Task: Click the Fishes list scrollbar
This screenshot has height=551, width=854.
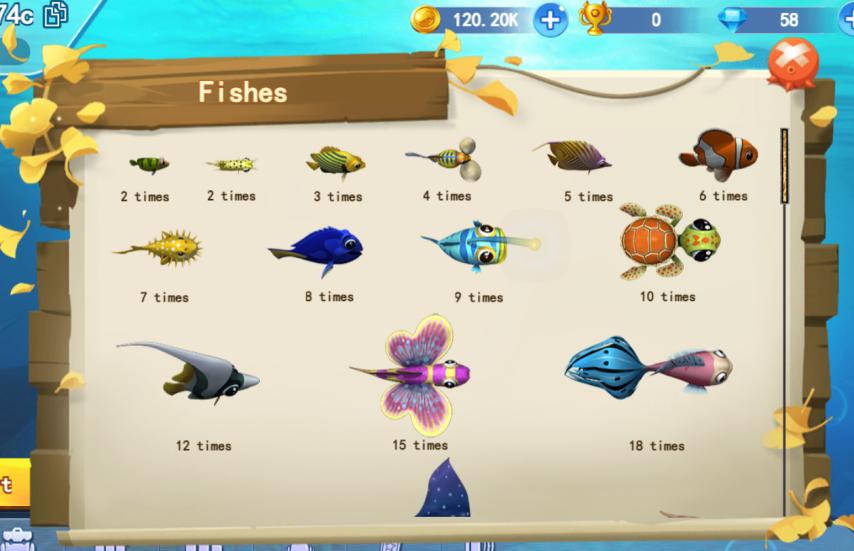Action: point(785,164)
